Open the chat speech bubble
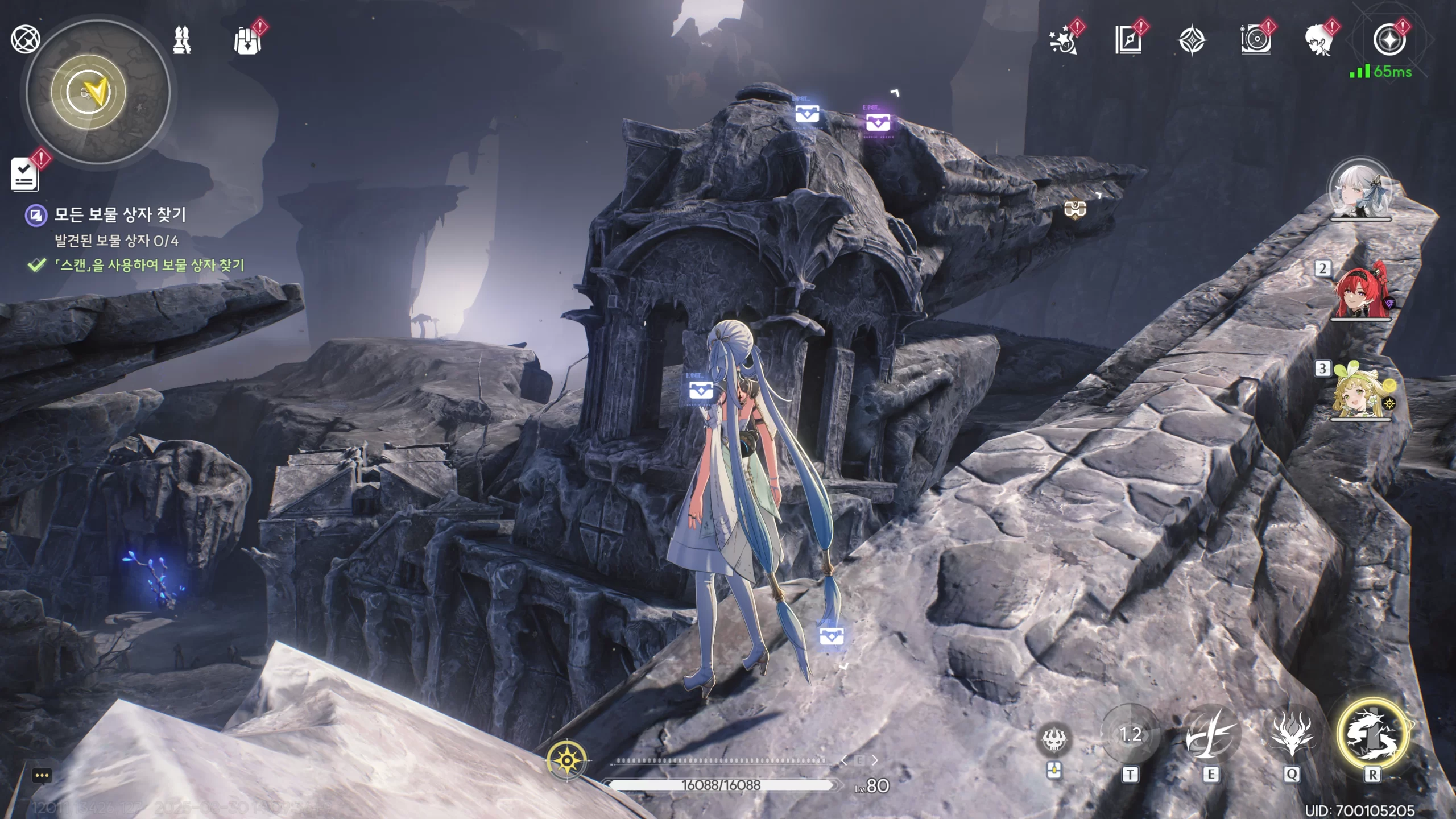This screenshot has width=1456, height=819. coord(42,775)
